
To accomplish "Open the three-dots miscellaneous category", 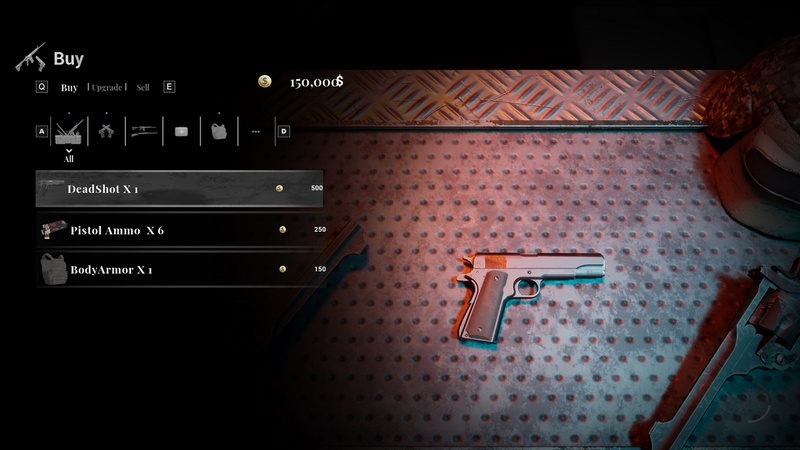I will (x=256, y=131).
